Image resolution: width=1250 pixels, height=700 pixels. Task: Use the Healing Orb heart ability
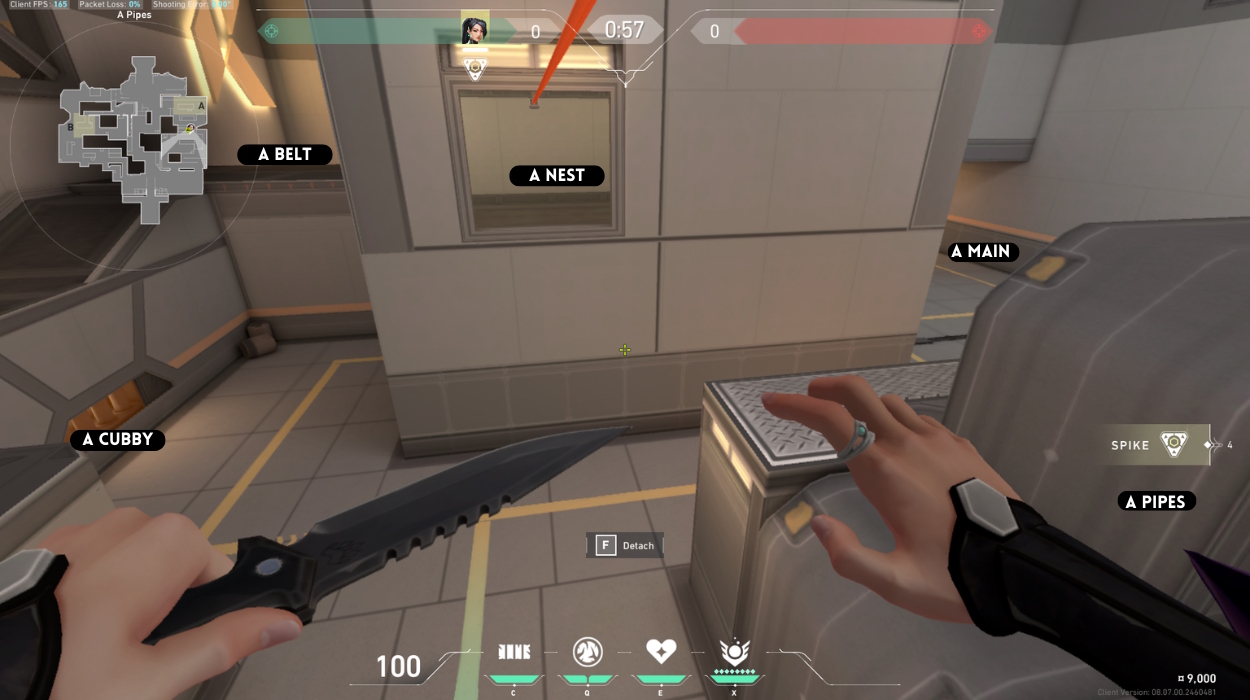(660, 652)
